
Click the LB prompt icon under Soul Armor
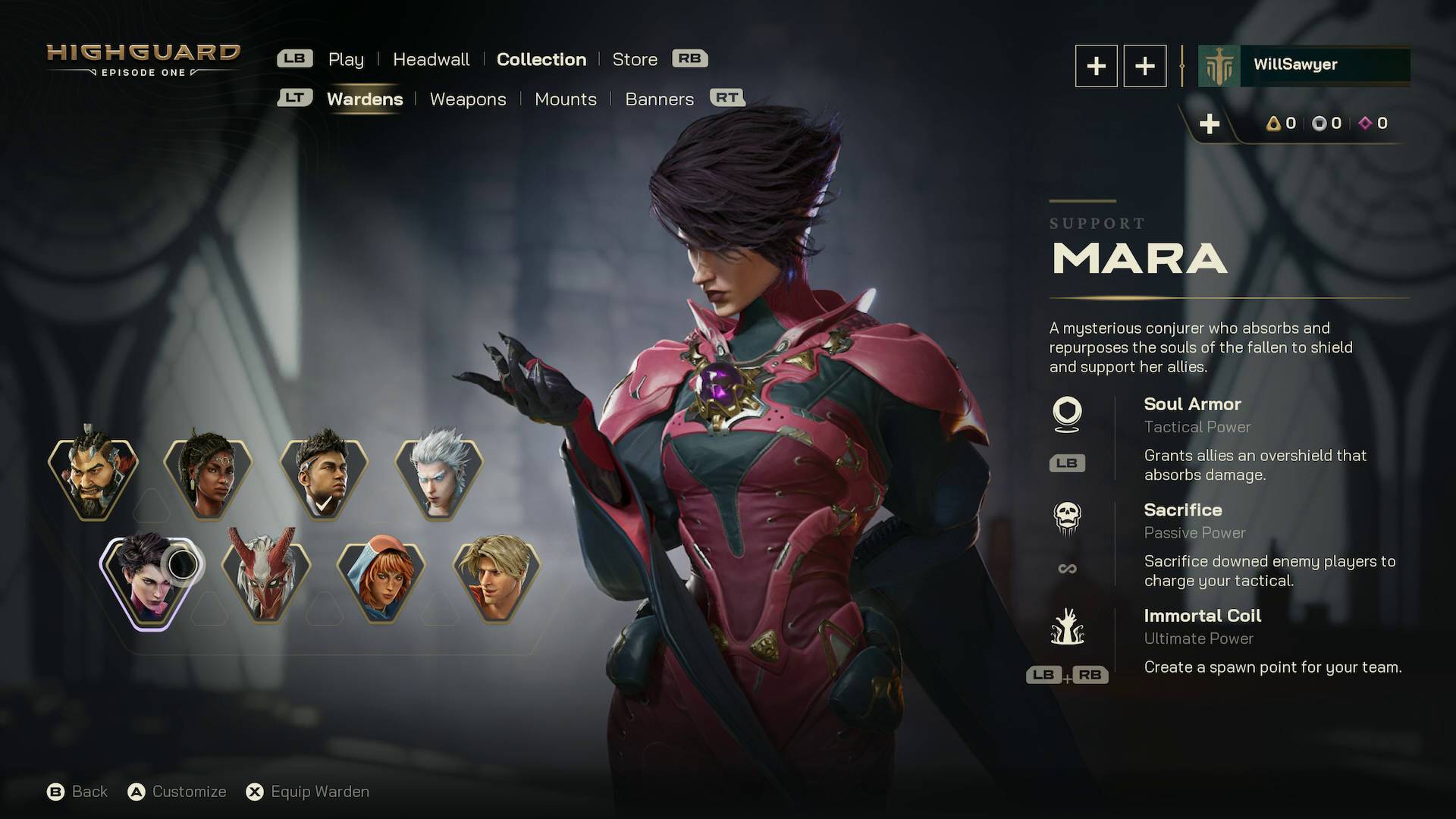point(1067,463)
